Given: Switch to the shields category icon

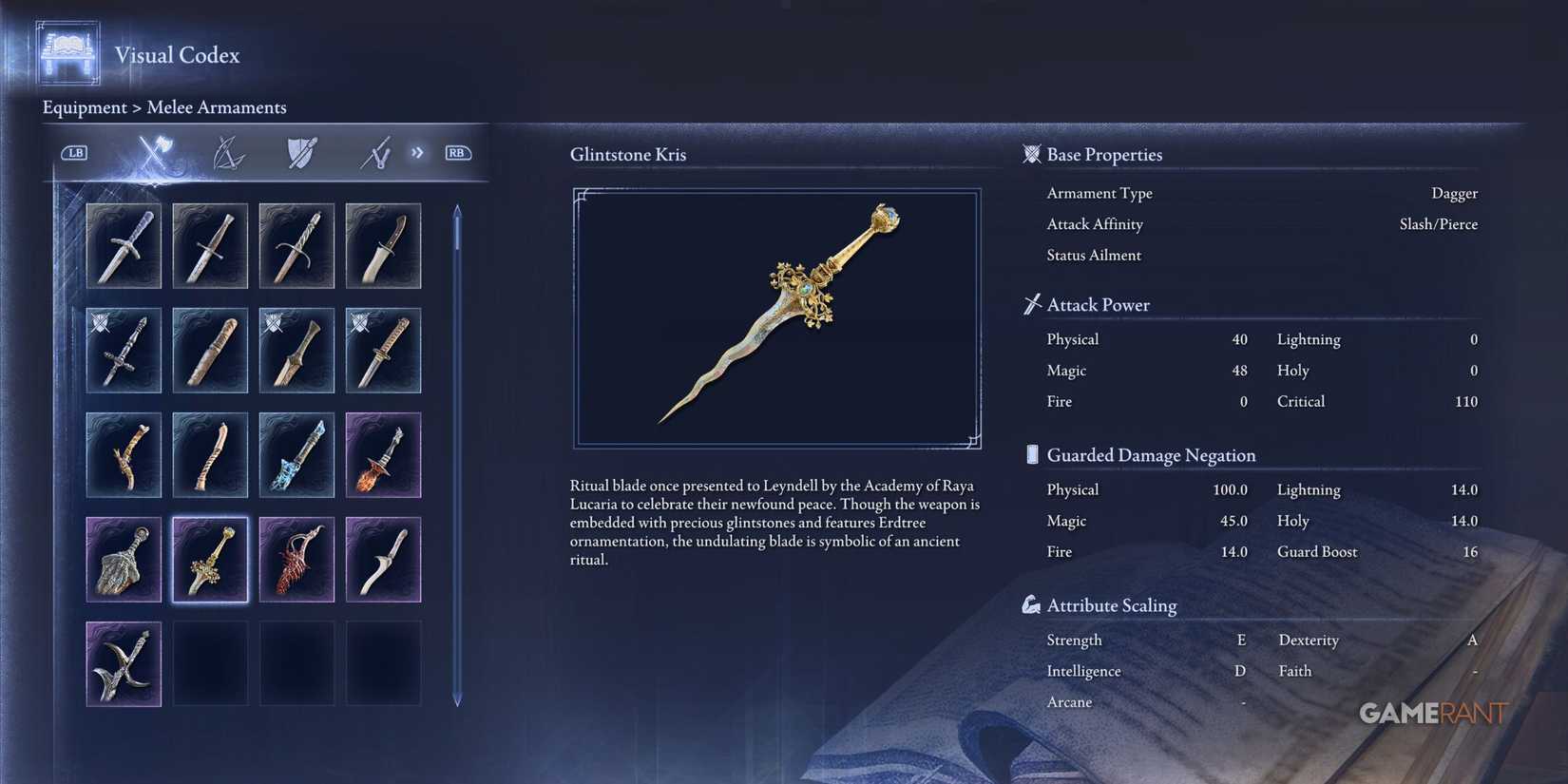Looking at the screenshot, I should point(300,152).
